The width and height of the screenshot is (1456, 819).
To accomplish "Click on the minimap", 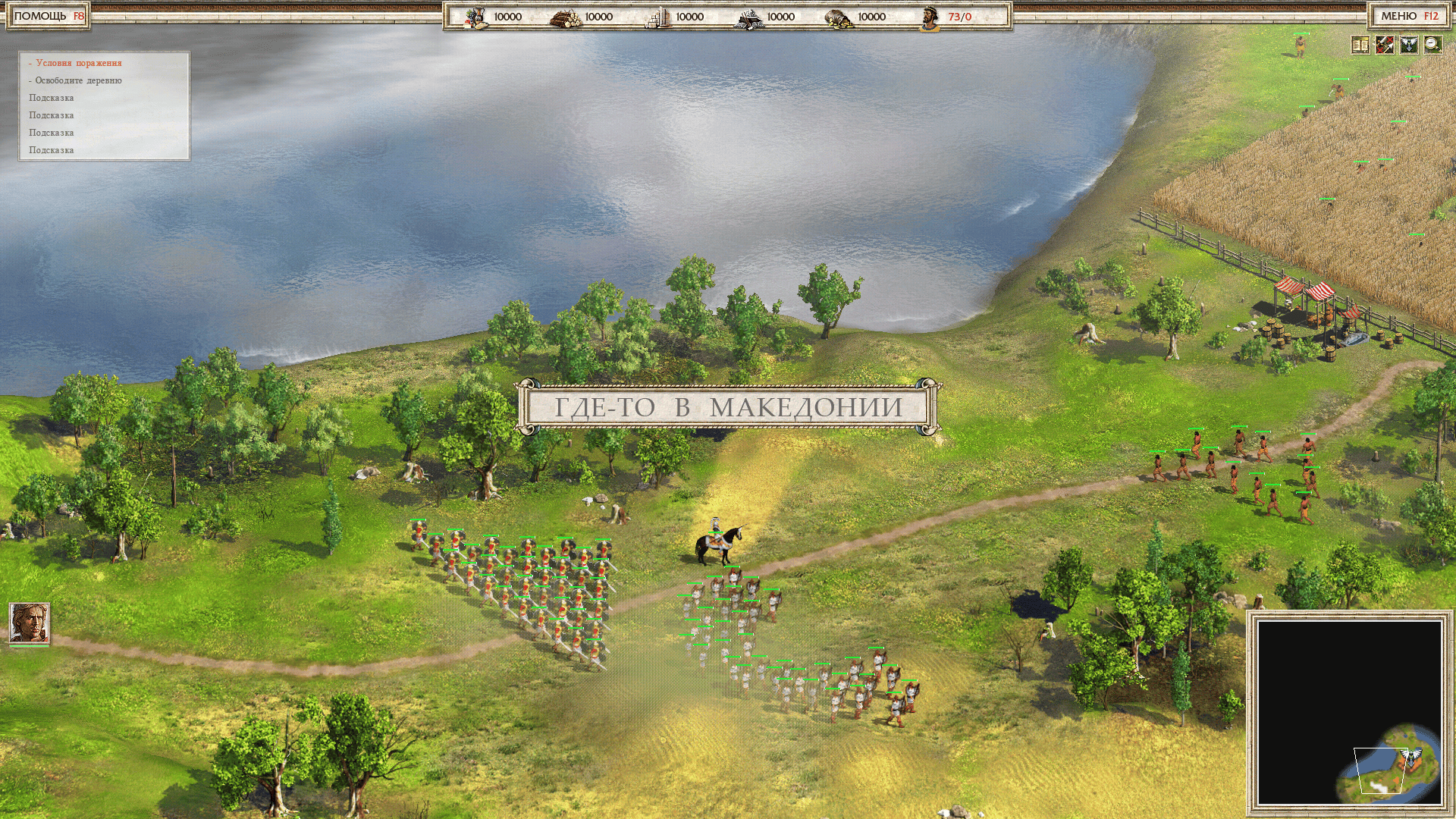I will coord(1350,713).
